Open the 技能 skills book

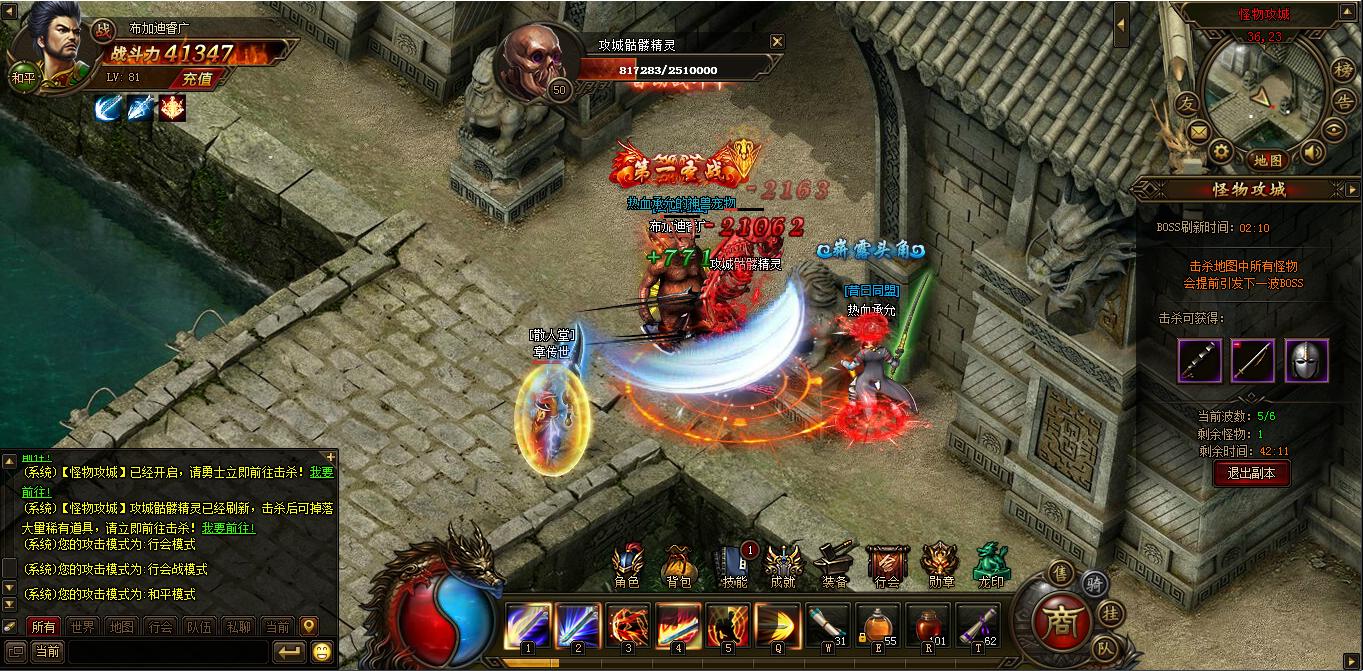pyautogui.click(x=733, y=567)
